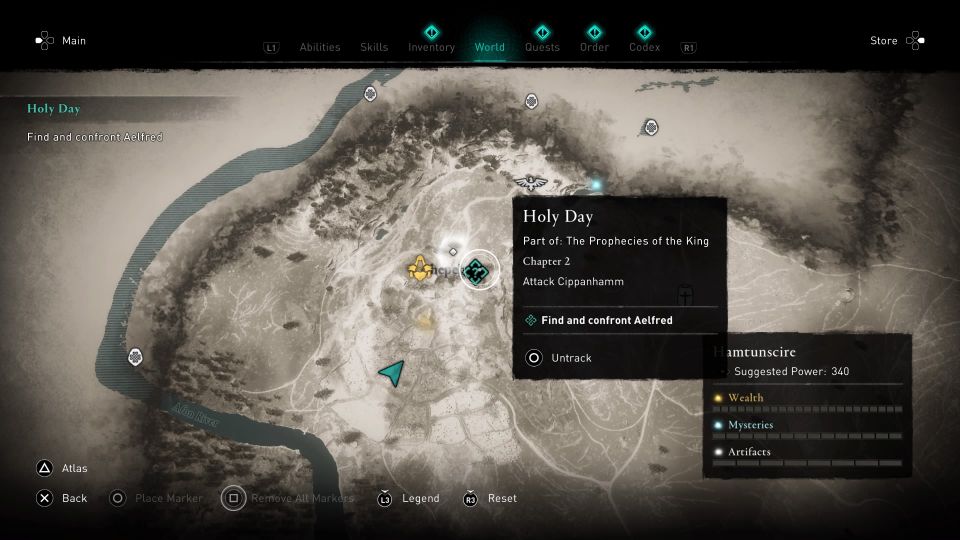Switch to the Quests tab
This screenshot has height=540, width=960.
pyautogui.click(x=542, y=47)
